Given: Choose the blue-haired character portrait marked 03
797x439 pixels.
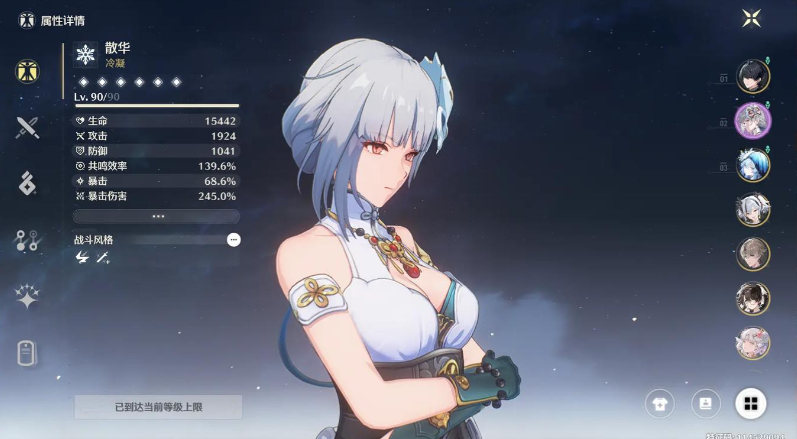Looking at the screenshot, I should click(x=752, y=165).
